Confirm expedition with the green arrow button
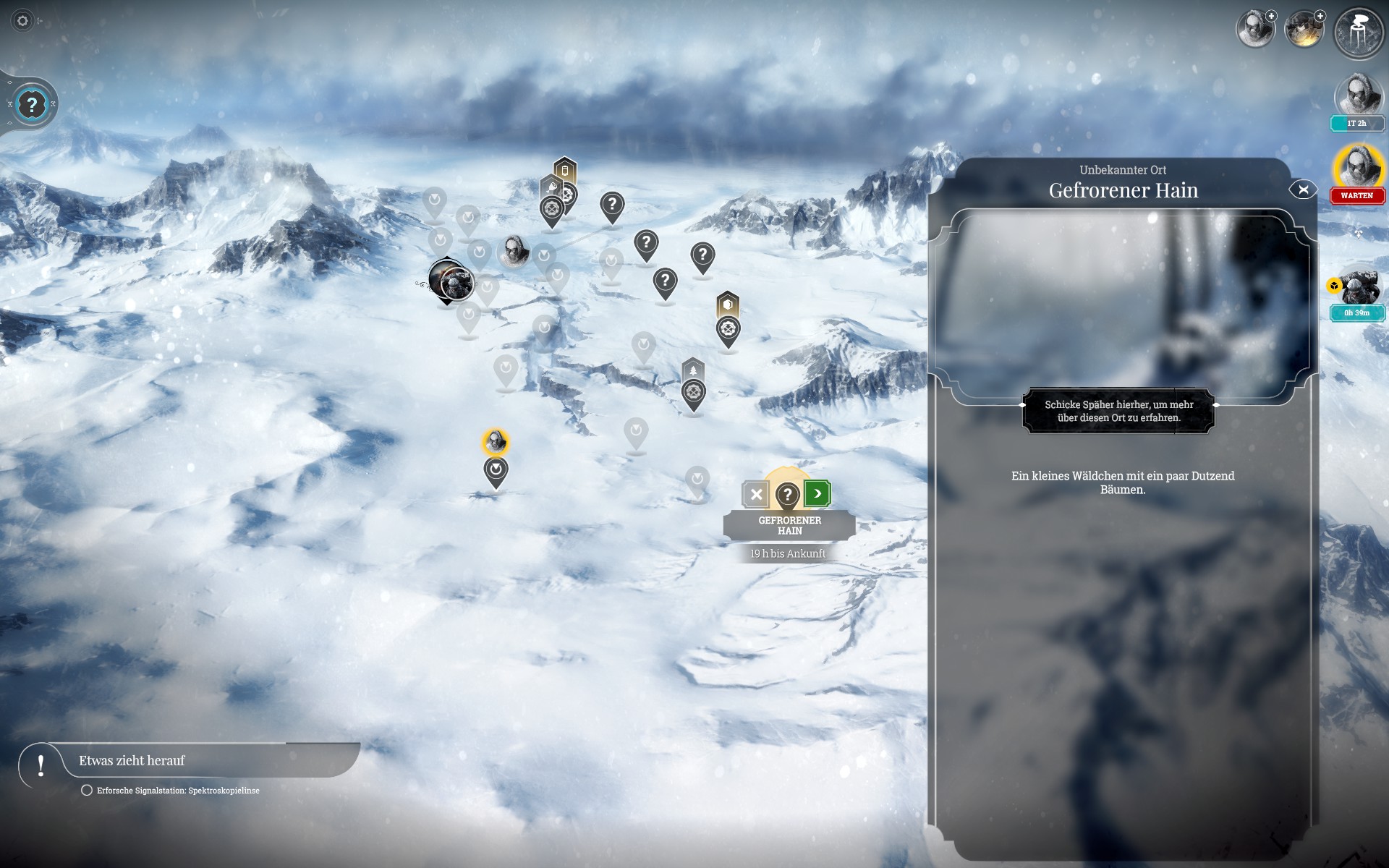This screenshot has width=1389, height=868. [x=817, y=494]
